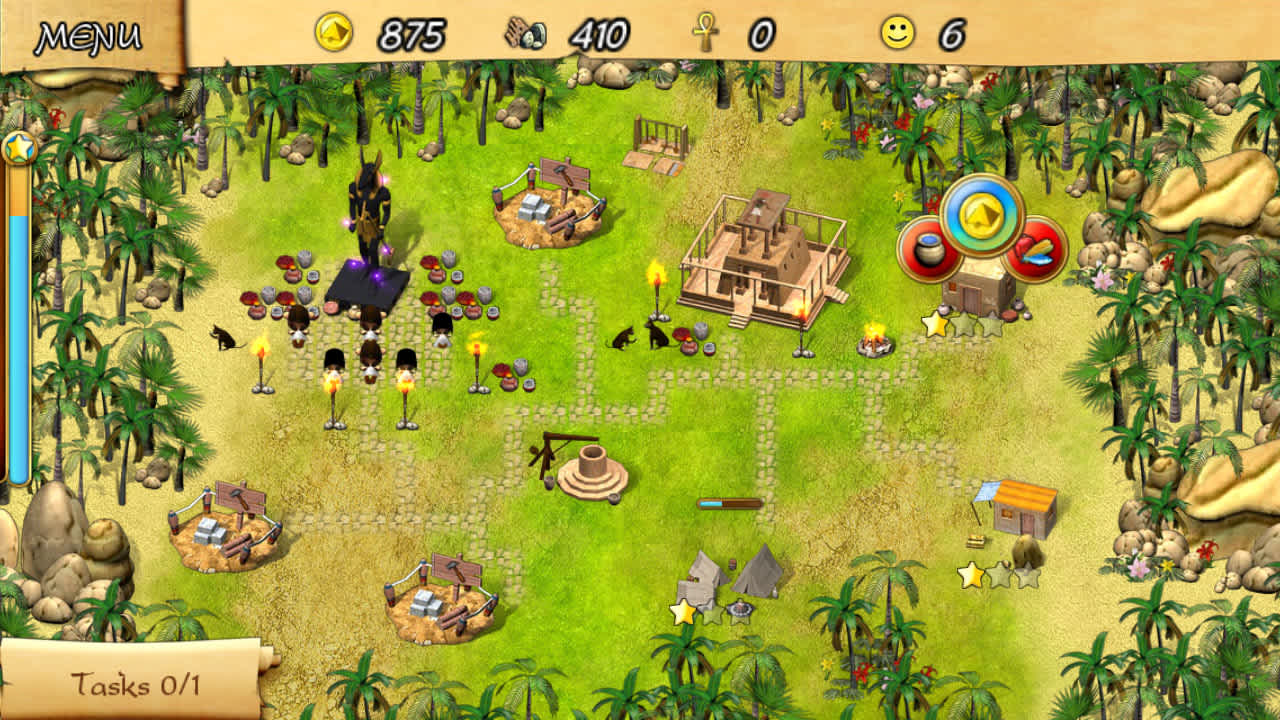
Task: Click the smiley happiness counter
Action: tap(897, 34)
